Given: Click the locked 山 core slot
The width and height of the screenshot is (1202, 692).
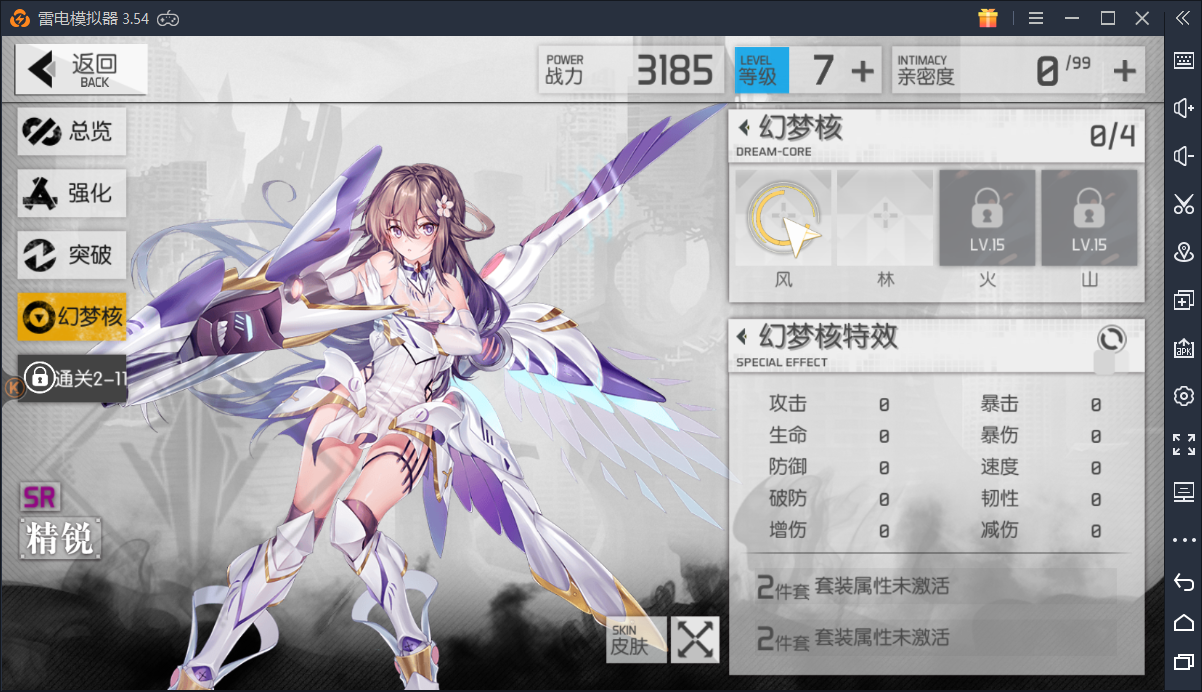Looking at the screenshot, I should point(1089,218).
